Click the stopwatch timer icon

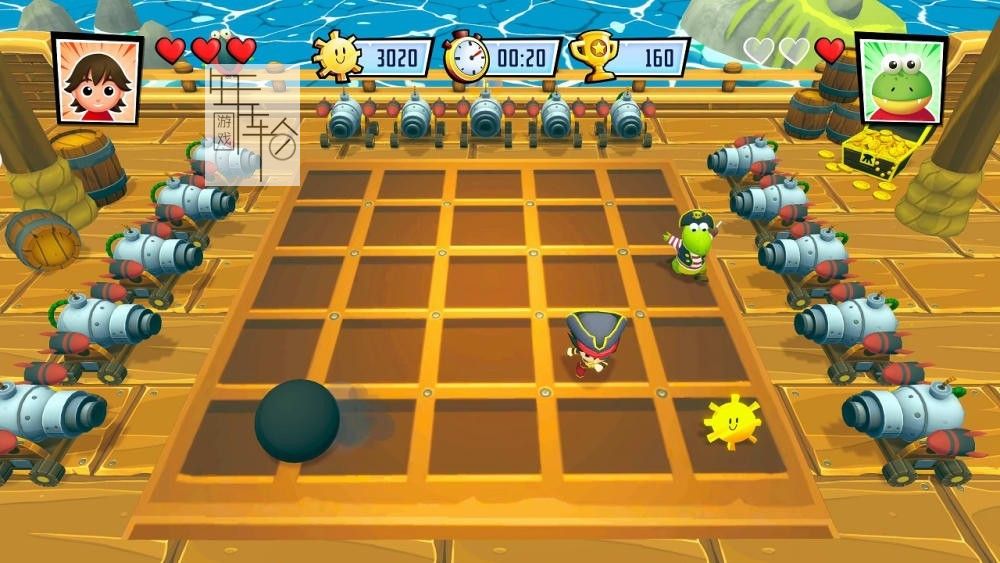pos(465,57)
